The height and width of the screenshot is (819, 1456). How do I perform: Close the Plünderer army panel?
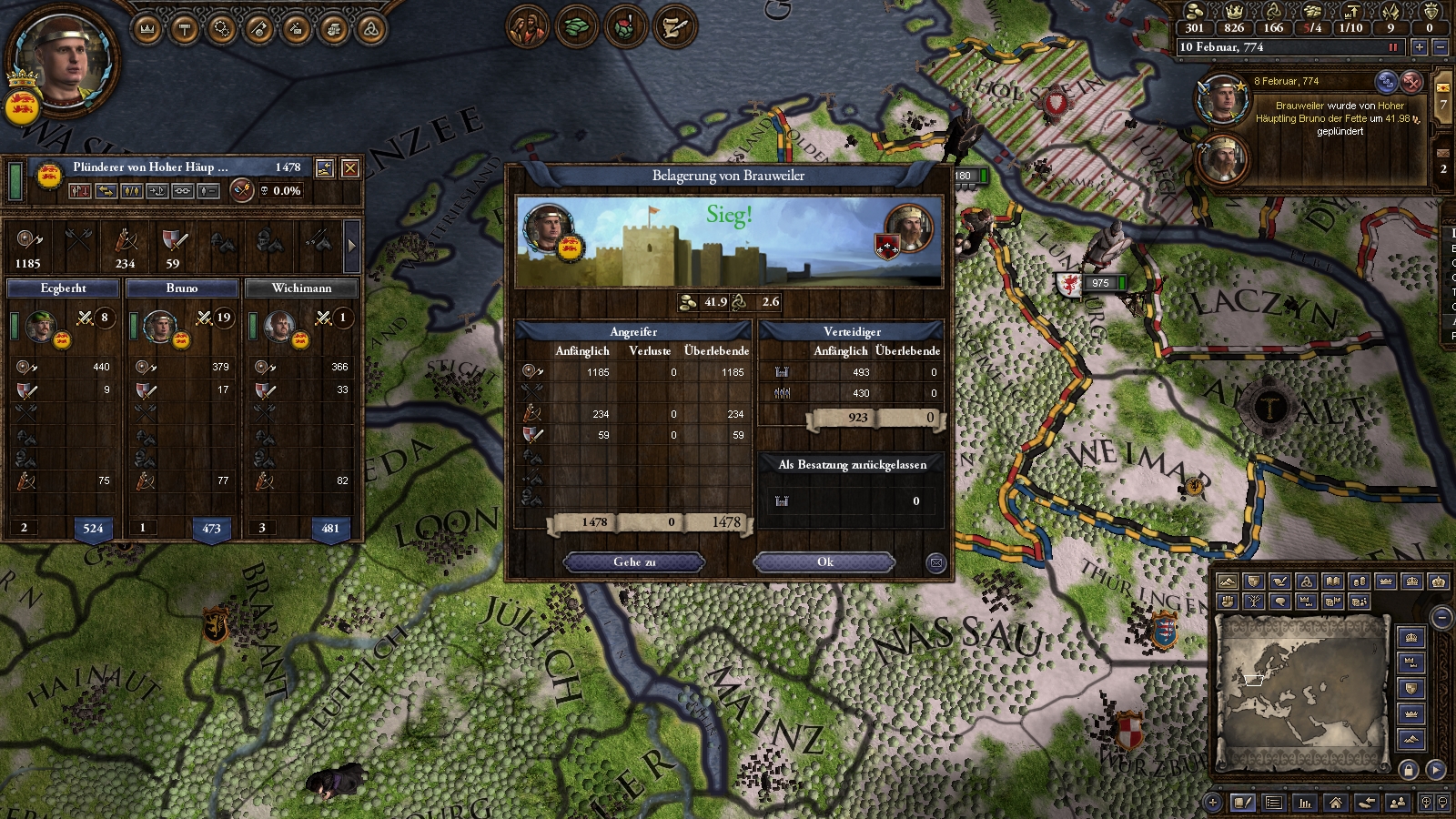[349, 168]
